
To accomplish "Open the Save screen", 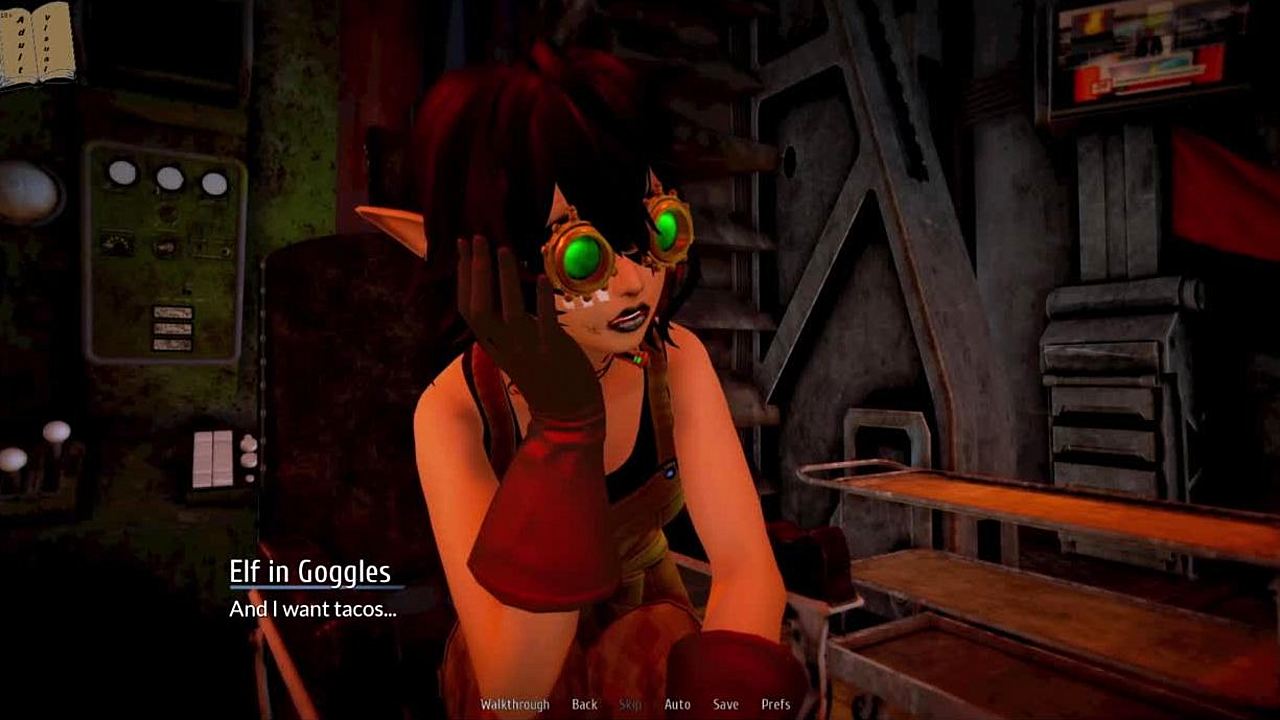I will pyautogui.click(x=725, y=704).
